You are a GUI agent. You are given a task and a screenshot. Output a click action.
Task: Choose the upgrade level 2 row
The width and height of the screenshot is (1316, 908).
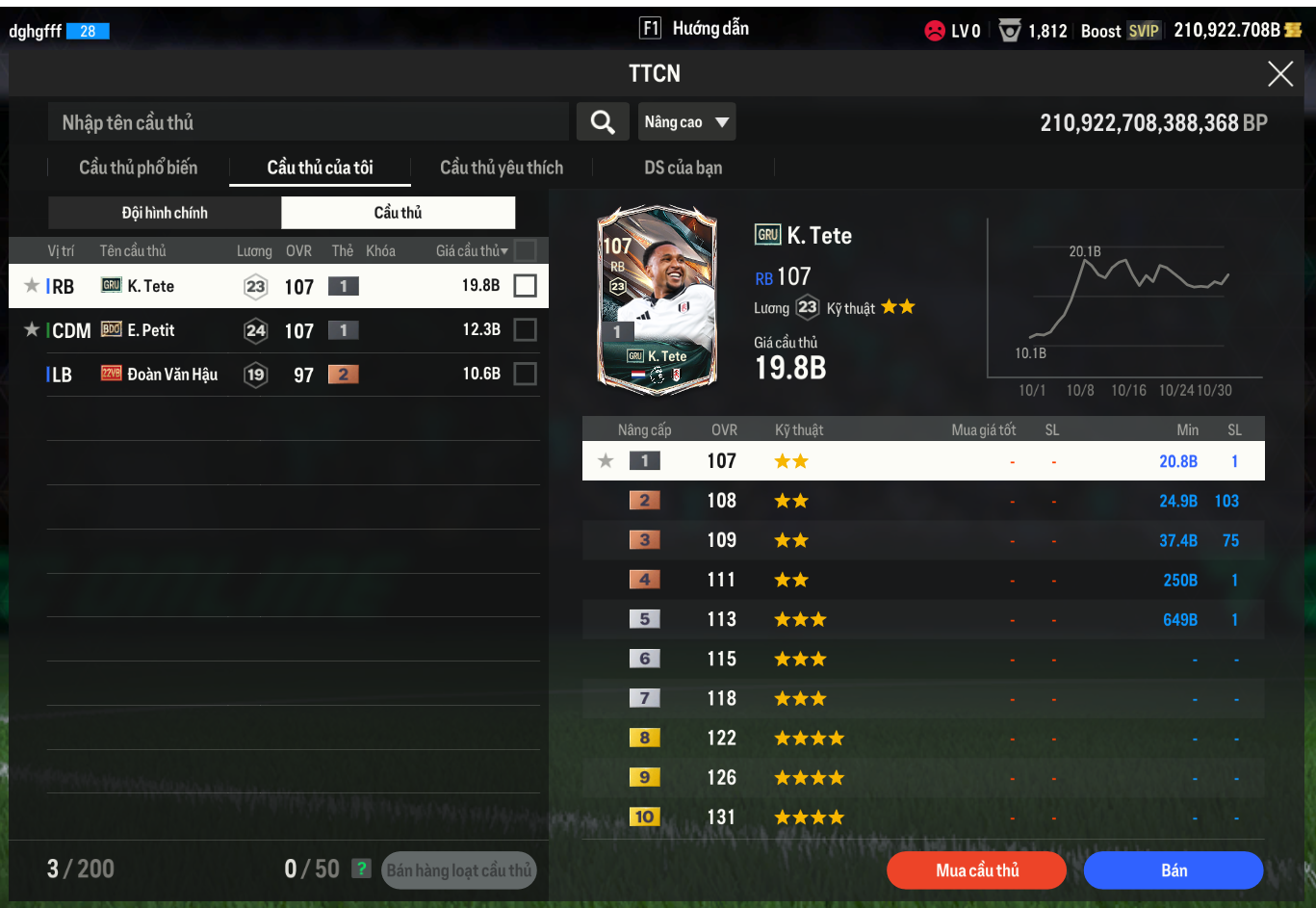(x=922, y=501)
